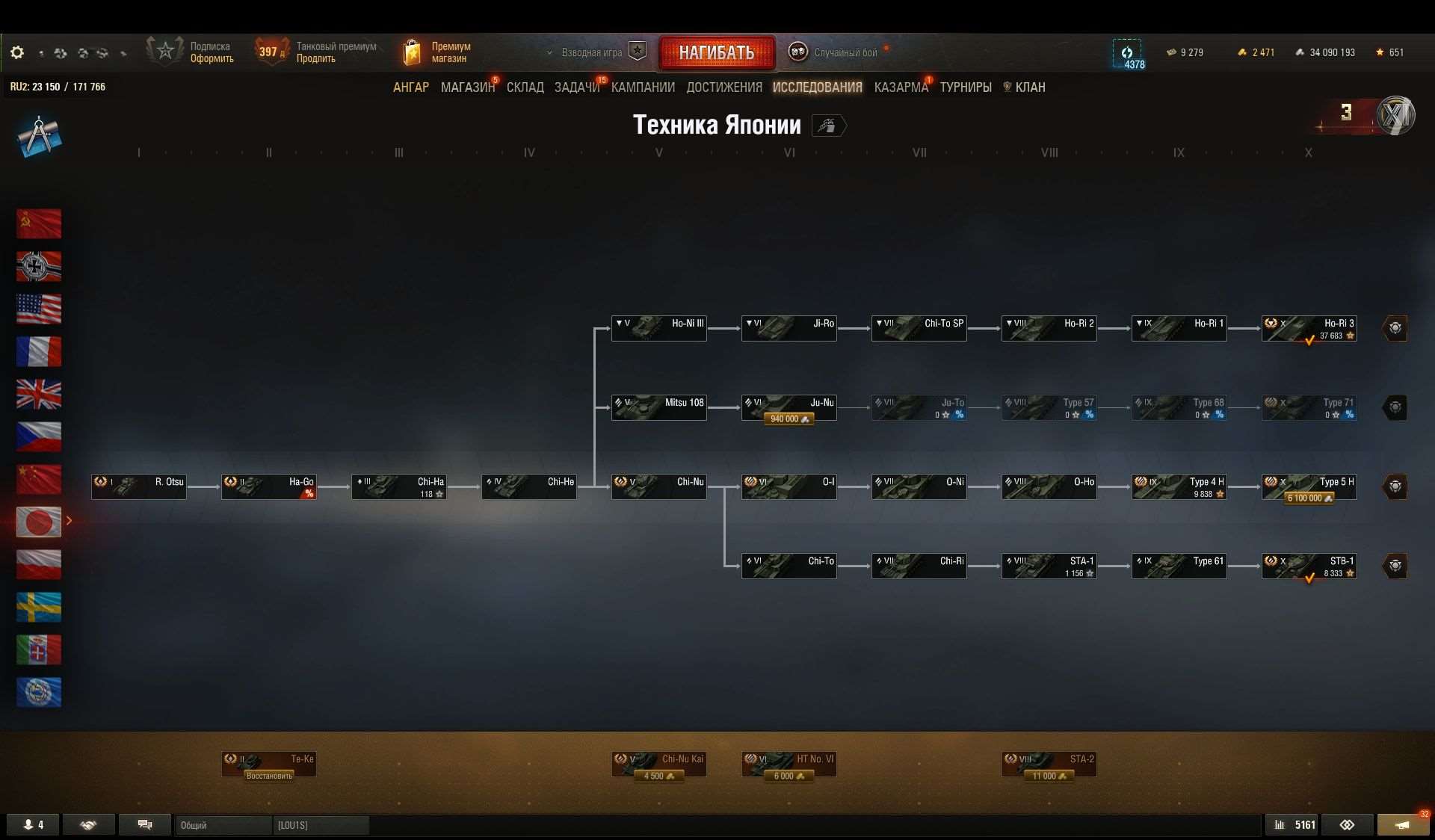Expand the Japan nation chevron arrow
Image resolution: width=1435 pixels, height=840 pixels.
pos(69,521)
